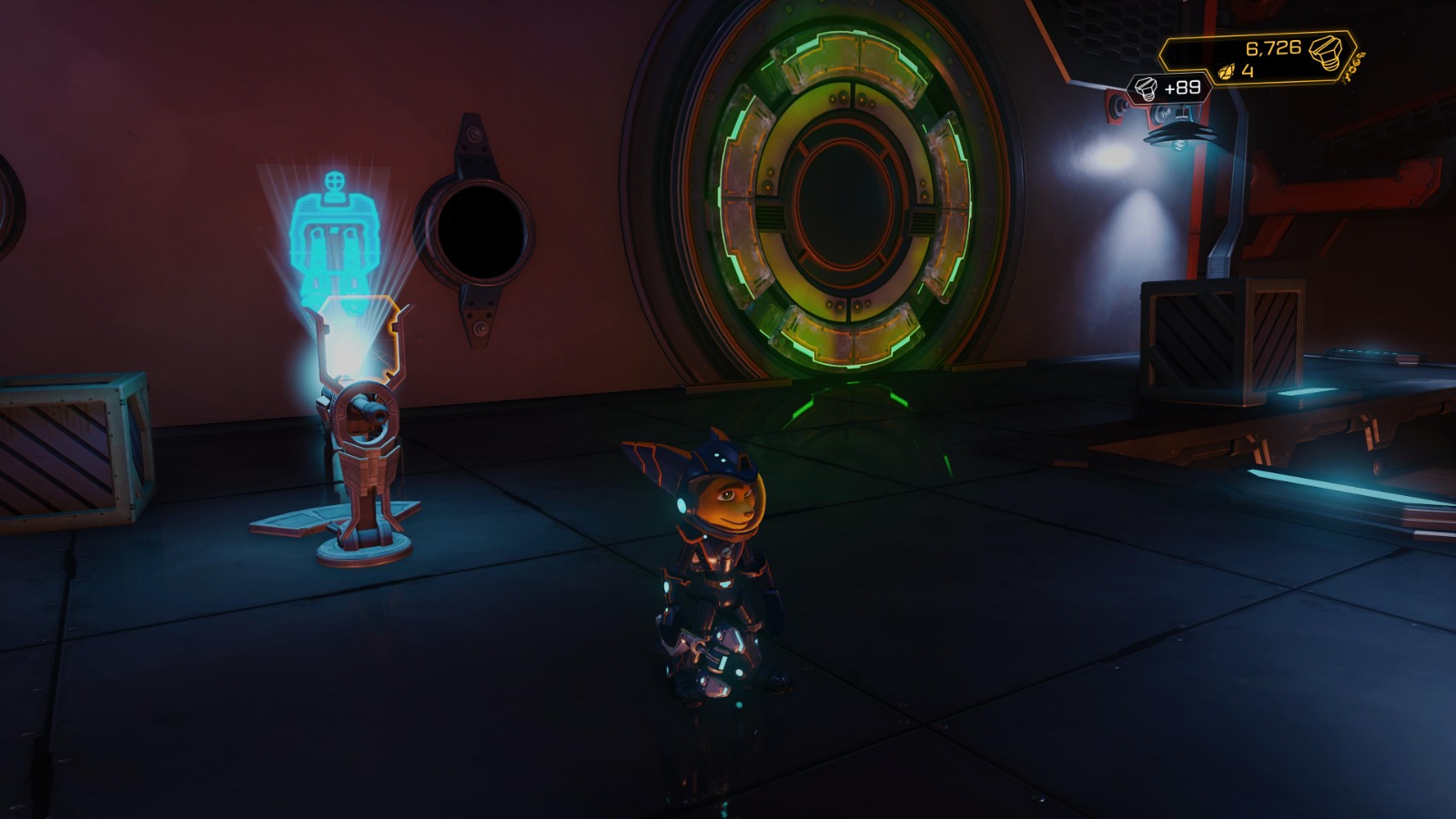Expand the +89 bolt notification badge
Screen dimensions: 1456x819
[1169, 88]
